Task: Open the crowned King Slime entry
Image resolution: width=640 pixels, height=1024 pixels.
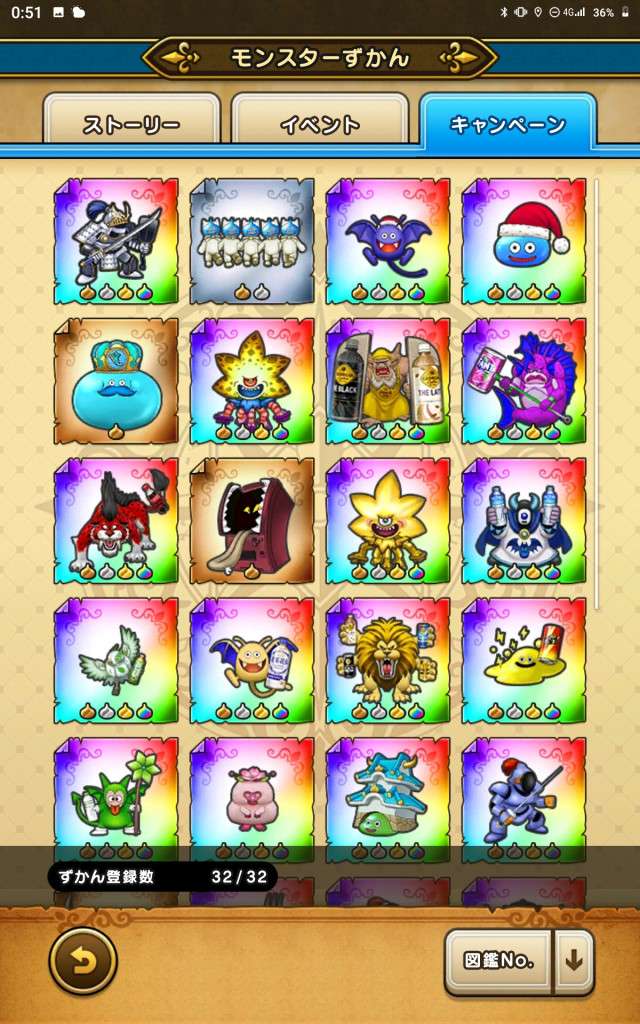Action: tap(116, 381)
